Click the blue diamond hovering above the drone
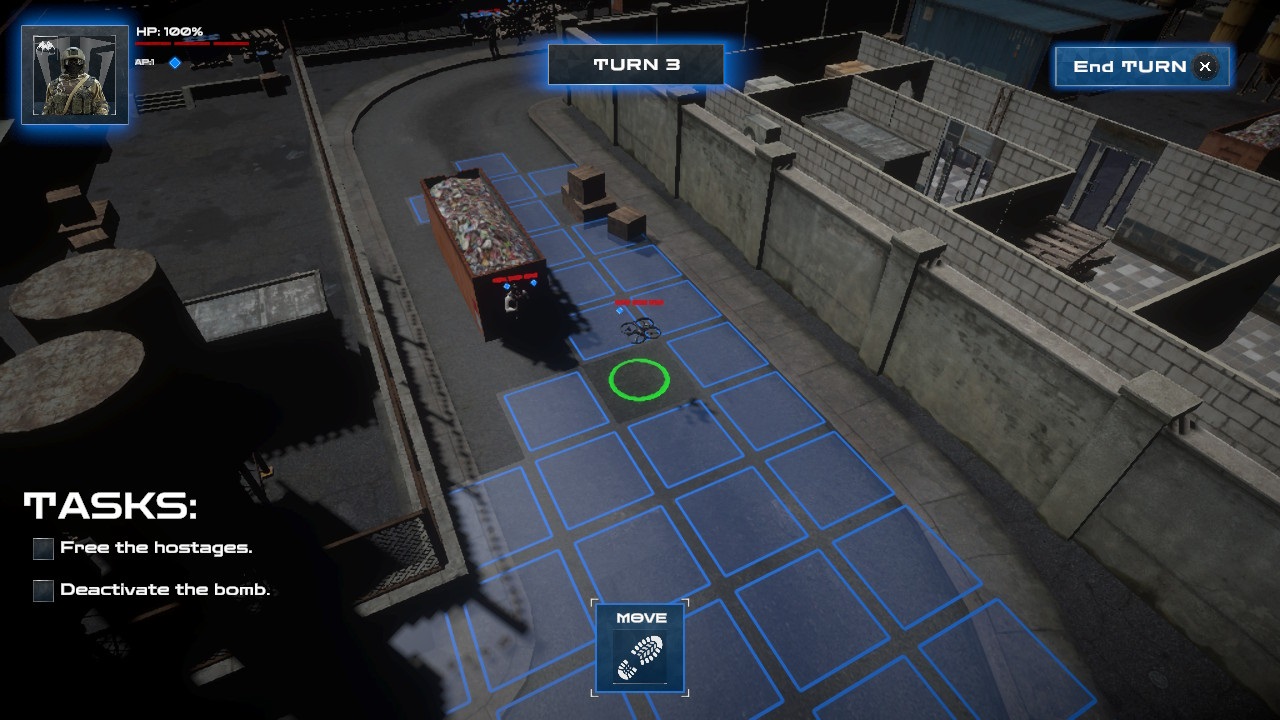 [x=620, y=310]
